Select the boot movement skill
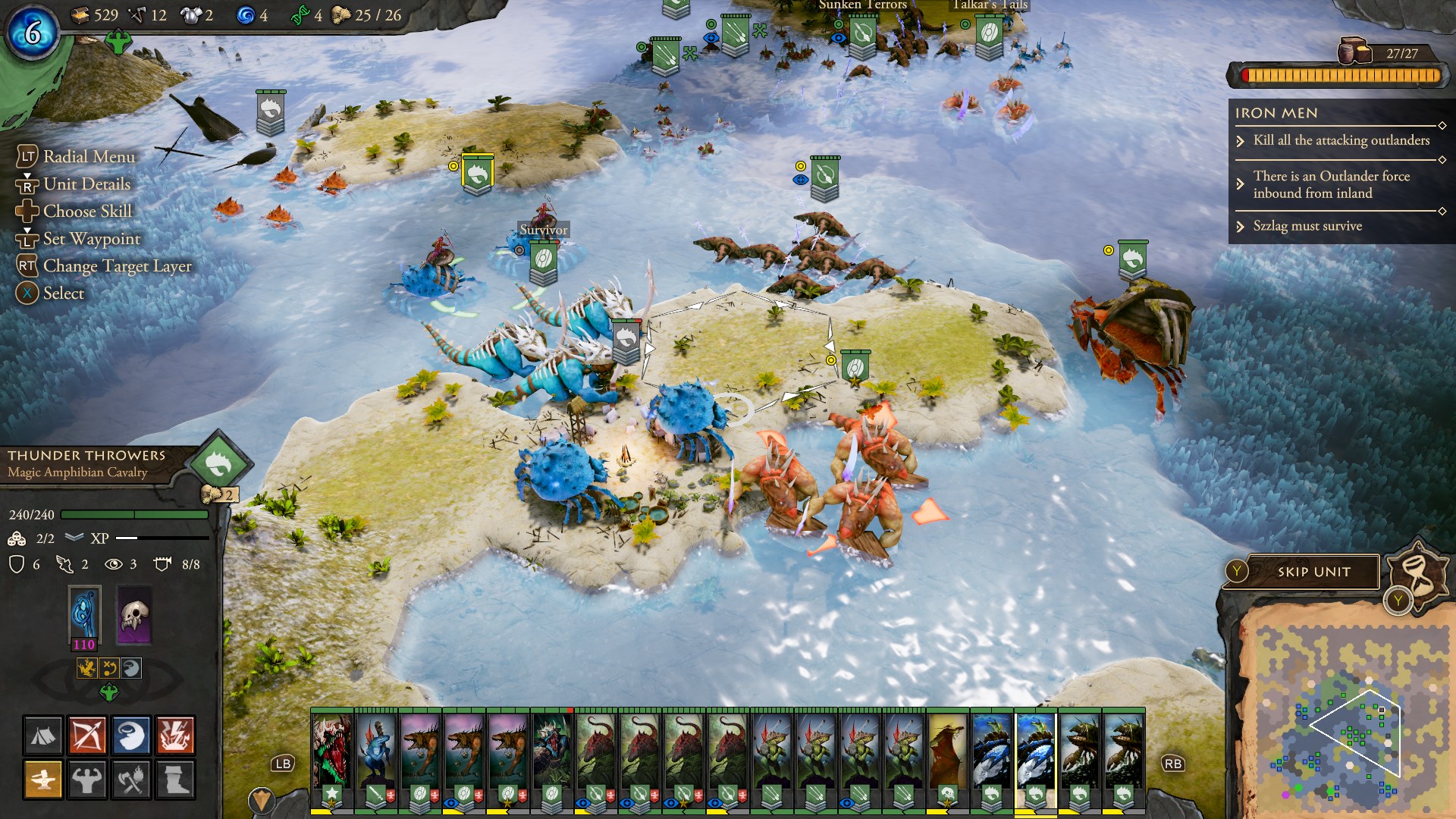Viewport: 1456px width, 819px height. (x=175, y=780)
